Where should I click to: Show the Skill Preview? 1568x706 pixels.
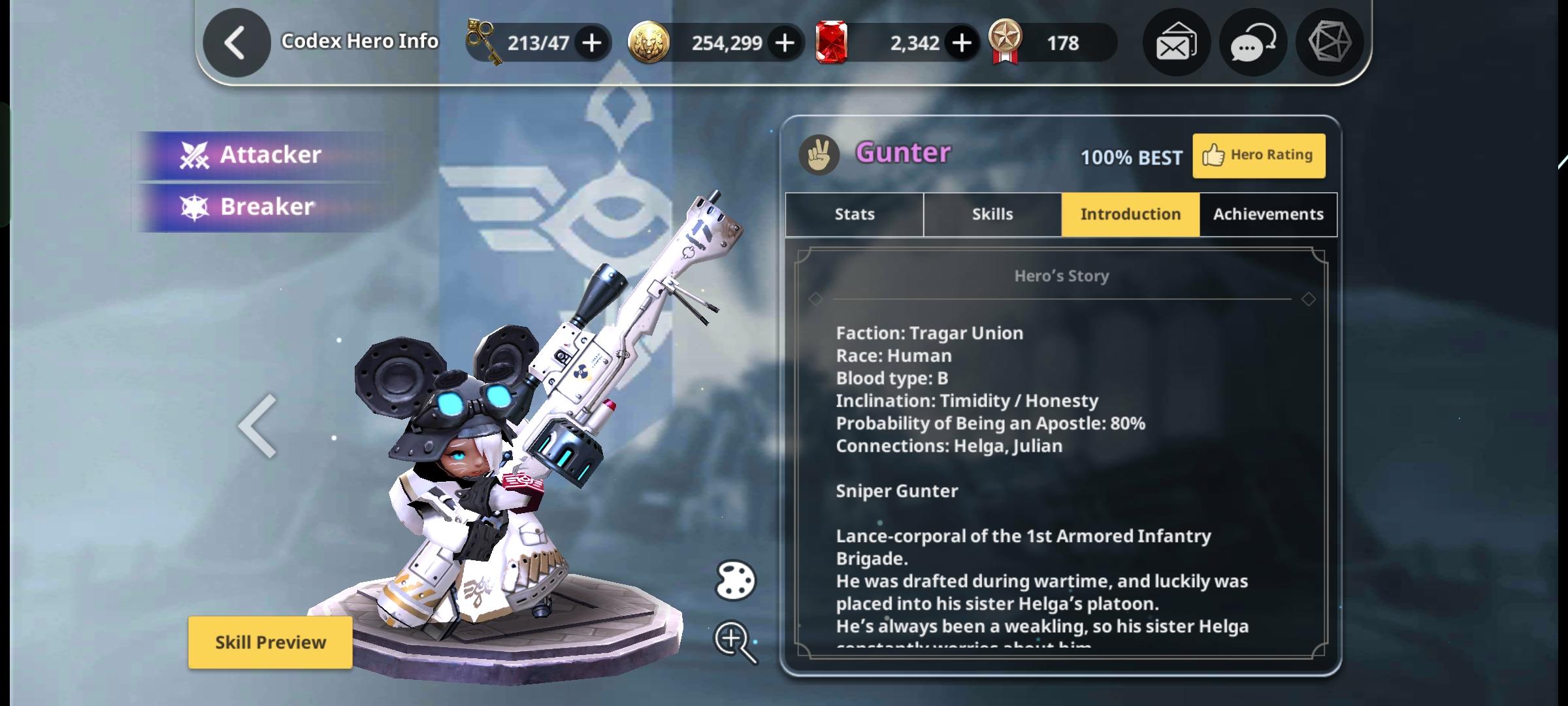pos(270,642)
